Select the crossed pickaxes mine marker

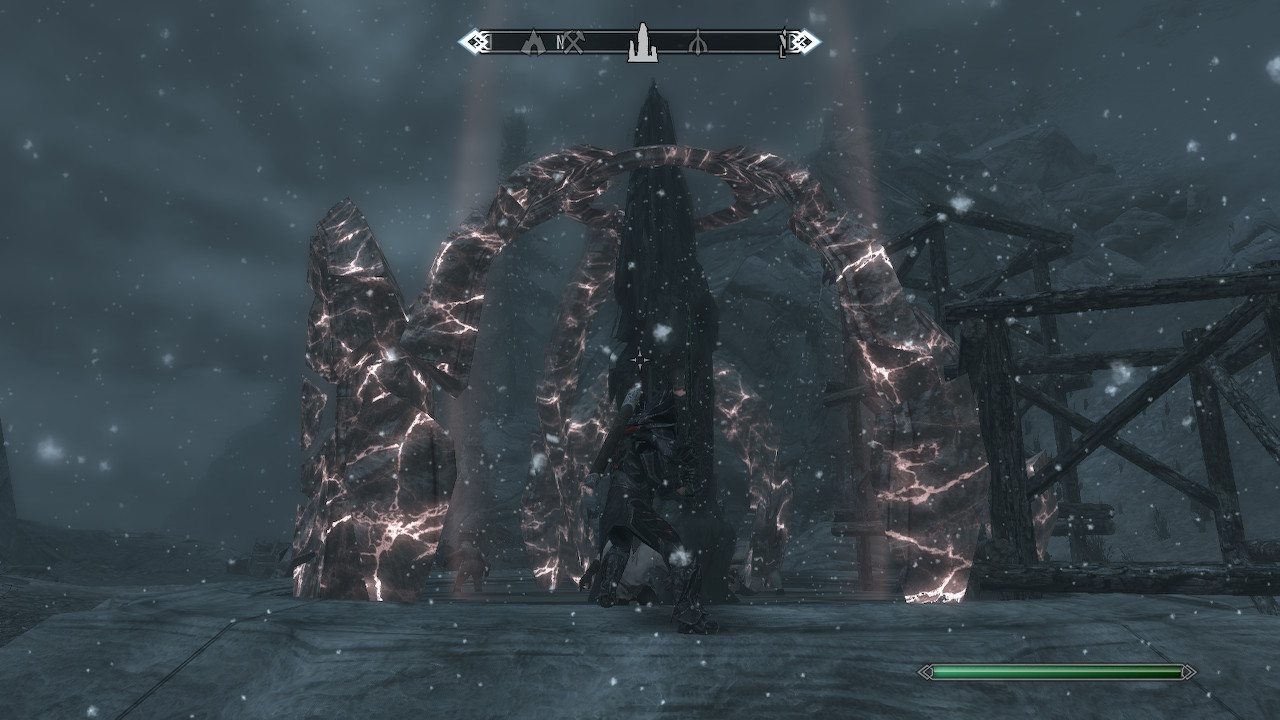click(x=573, y=42)
